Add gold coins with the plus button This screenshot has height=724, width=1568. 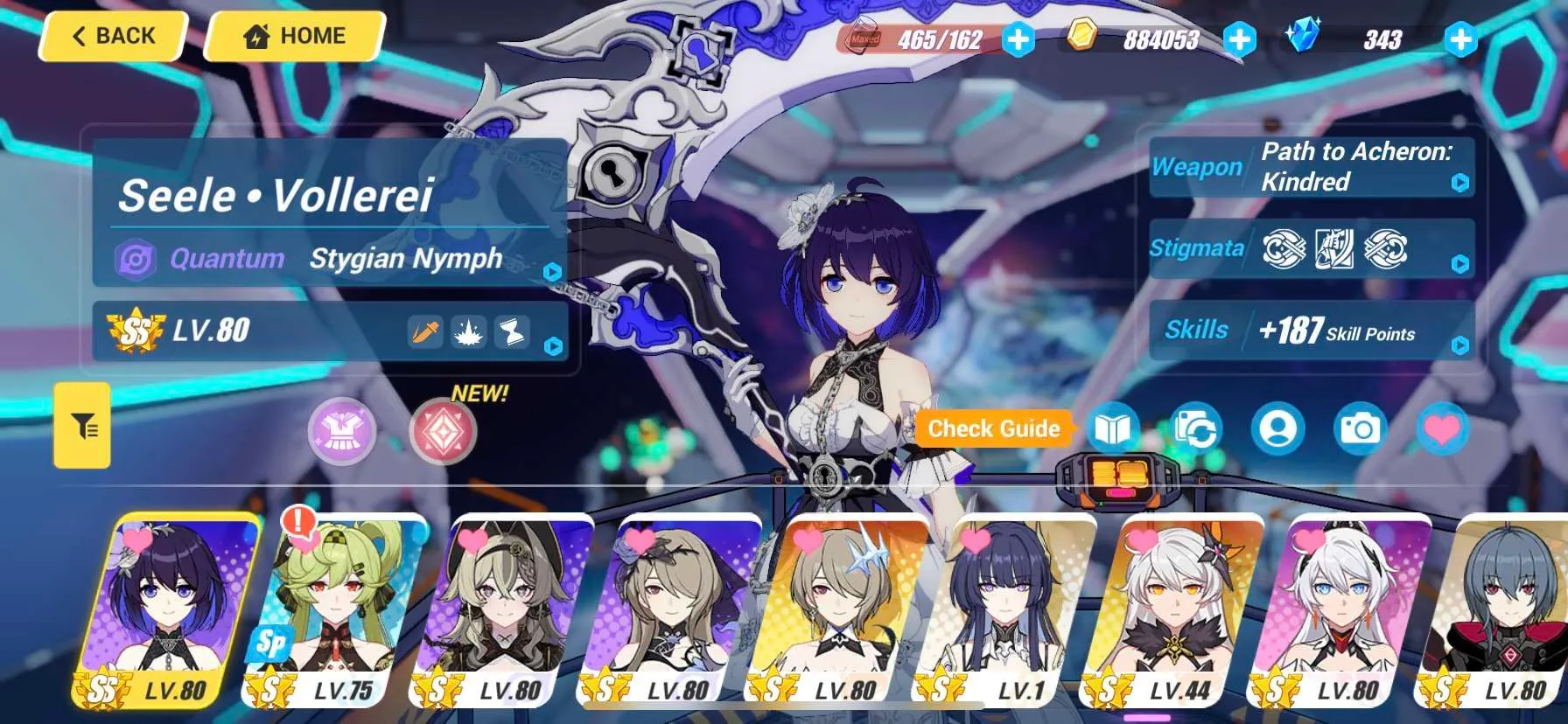coord(1239,39)
